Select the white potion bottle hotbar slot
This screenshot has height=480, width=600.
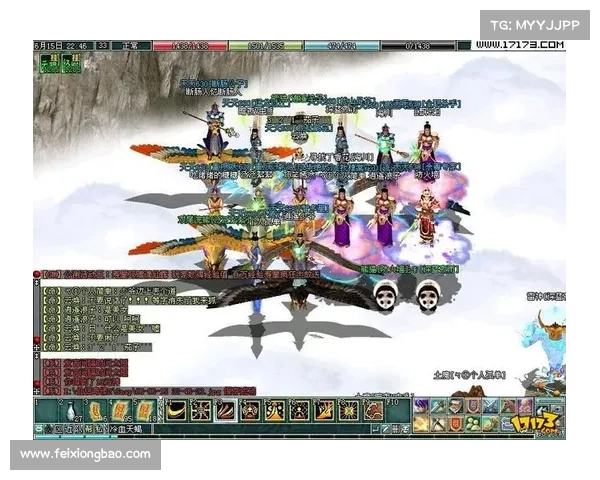pos(73,410)
